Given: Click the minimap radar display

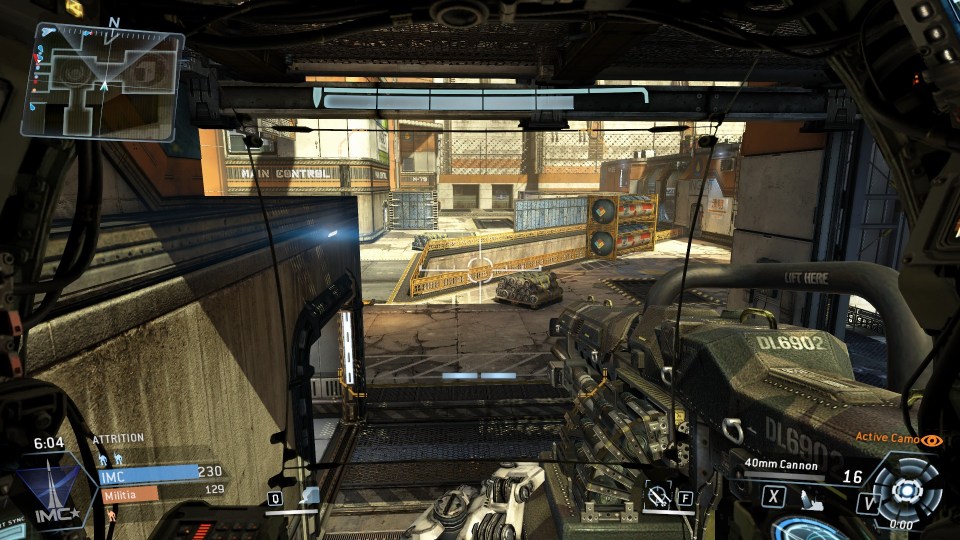Looking at the screenshot, I should tap(103, 81).
